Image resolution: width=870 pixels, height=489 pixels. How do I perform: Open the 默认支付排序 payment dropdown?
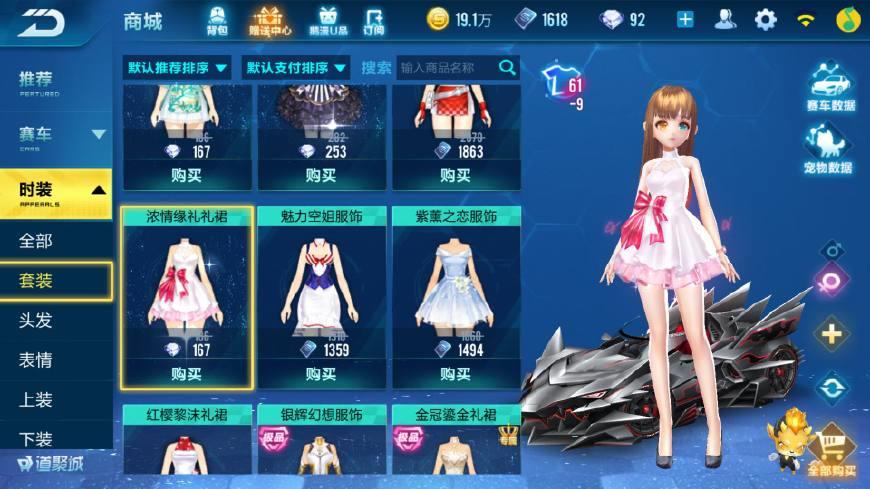298,68
